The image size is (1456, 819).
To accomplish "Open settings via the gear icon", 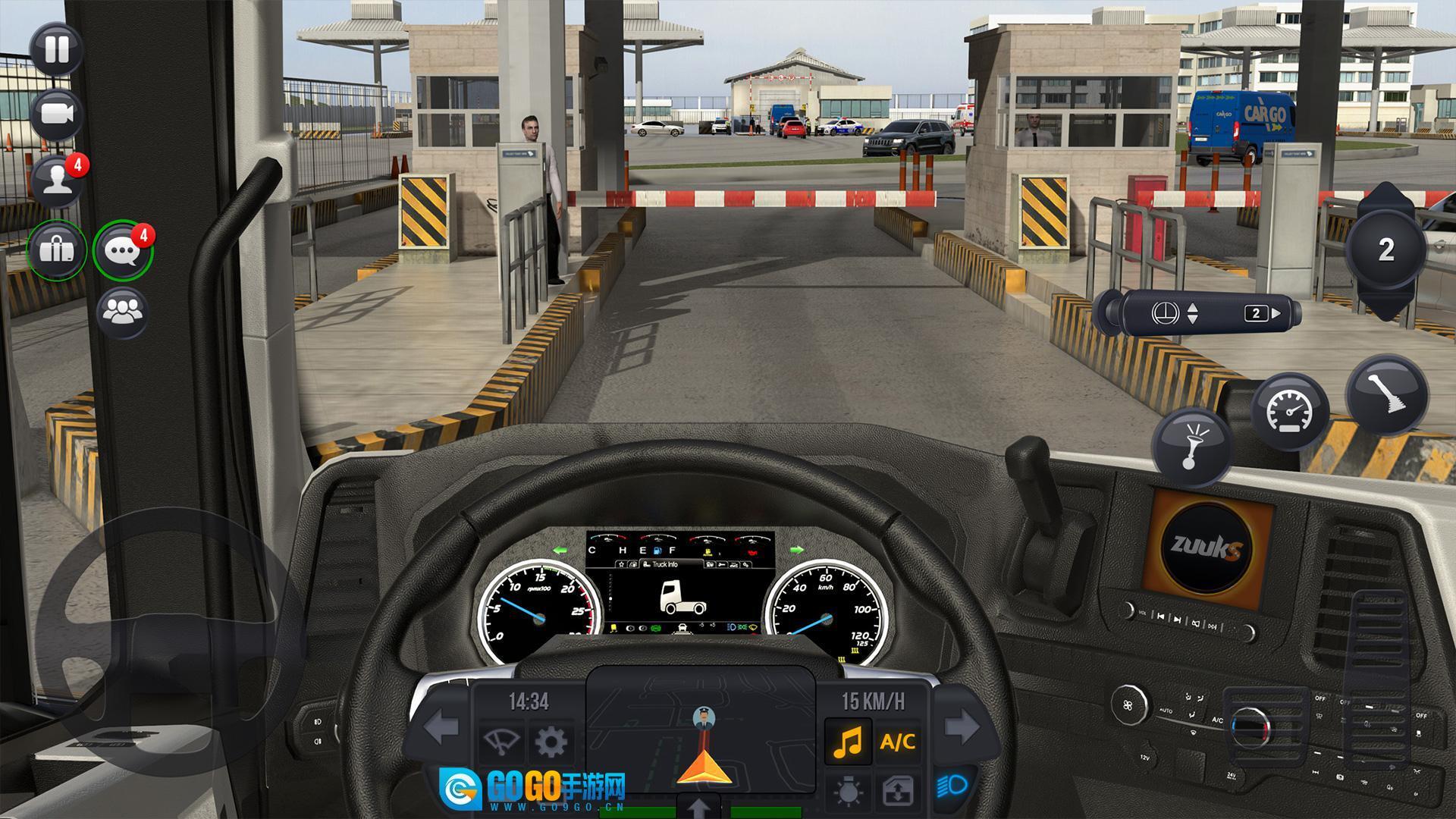I will pos(551,741).
